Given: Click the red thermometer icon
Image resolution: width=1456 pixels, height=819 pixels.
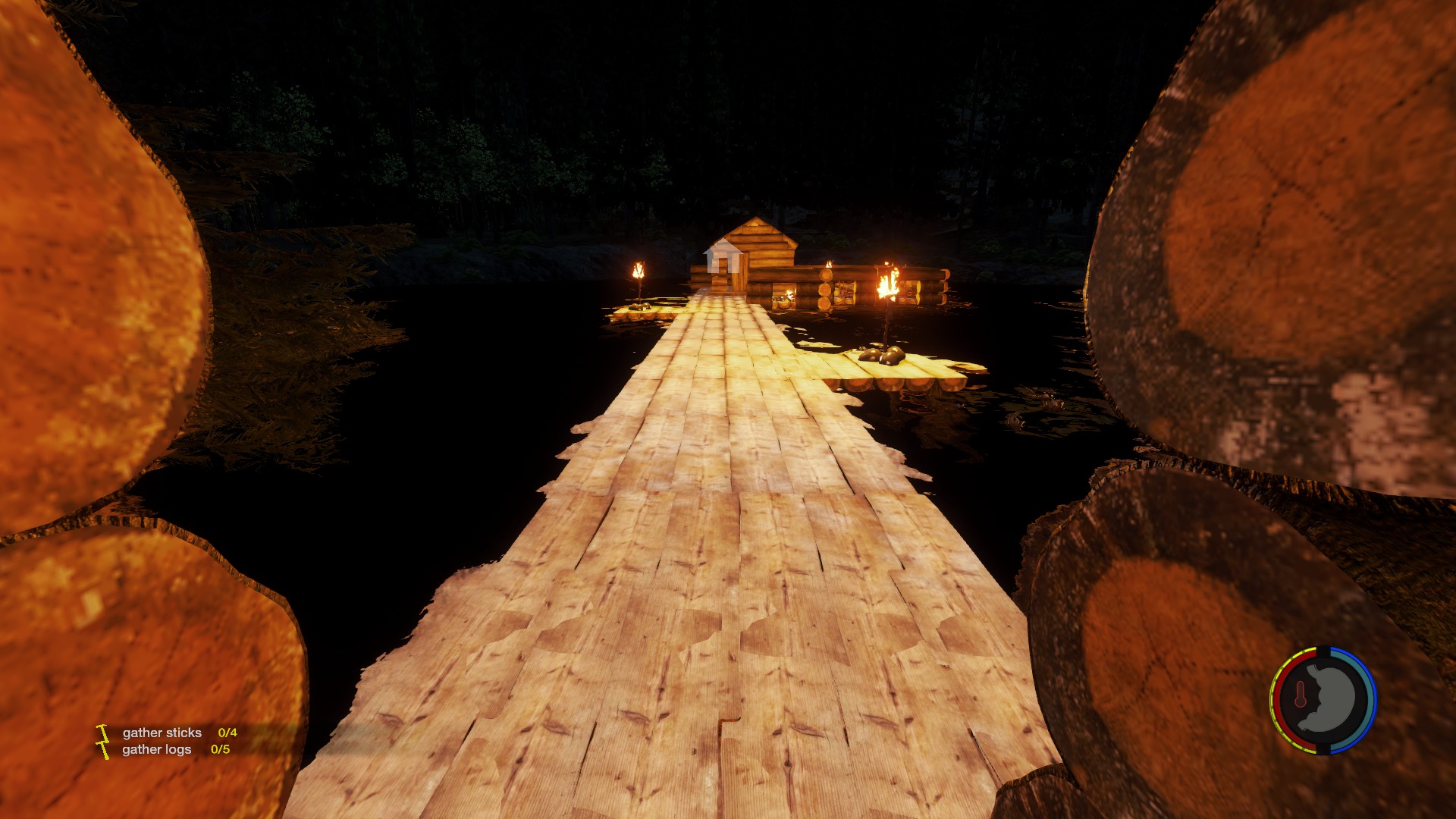Looking at the screenshot, I should tap(1301, 695).
